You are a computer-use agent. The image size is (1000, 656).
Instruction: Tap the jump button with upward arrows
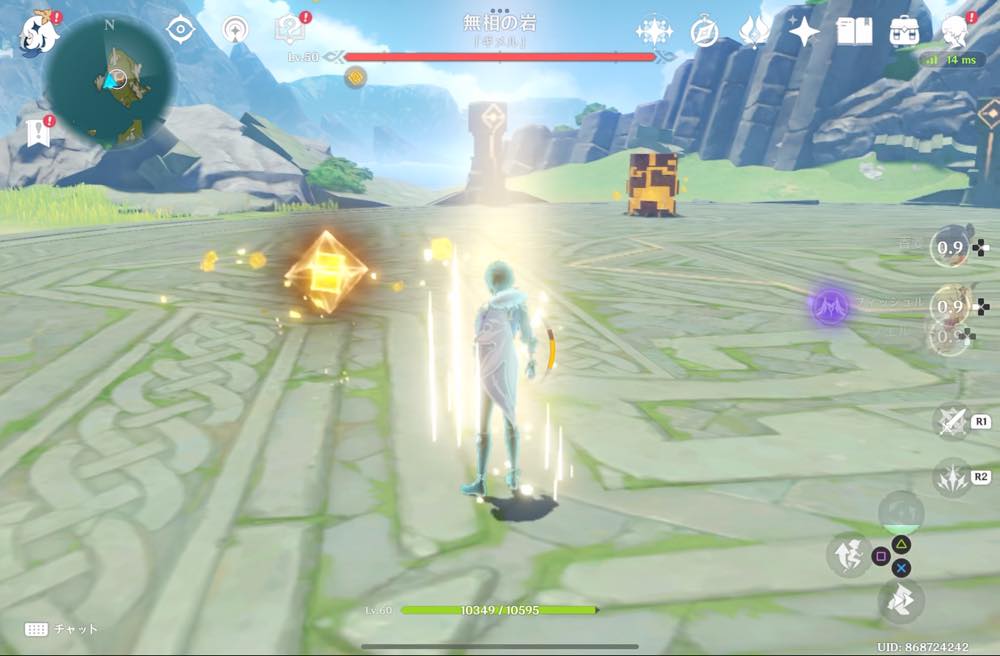coord(847,554)
